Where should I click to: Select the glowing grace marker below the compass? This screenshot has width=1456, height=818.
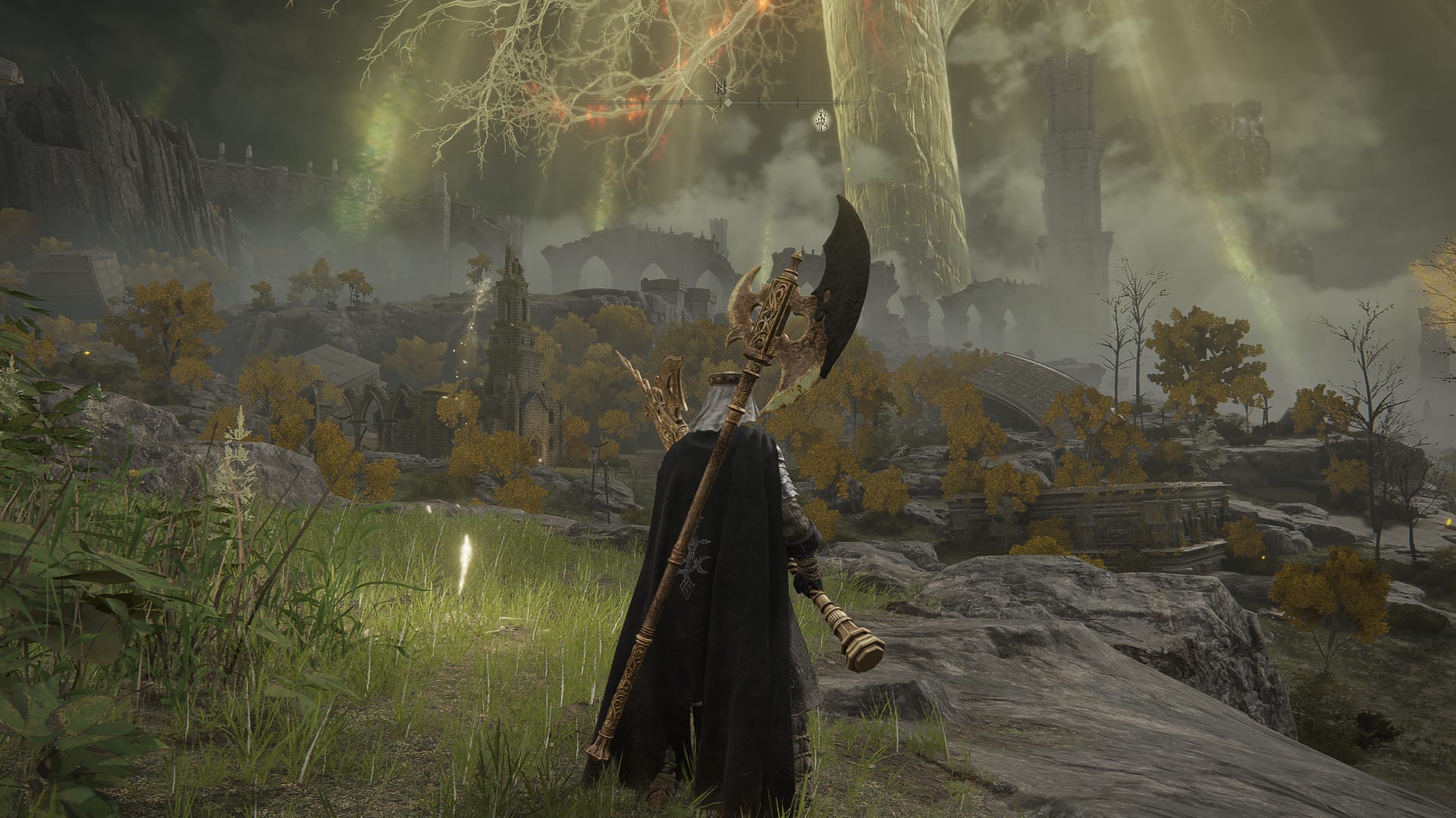(x=821, y=119)
